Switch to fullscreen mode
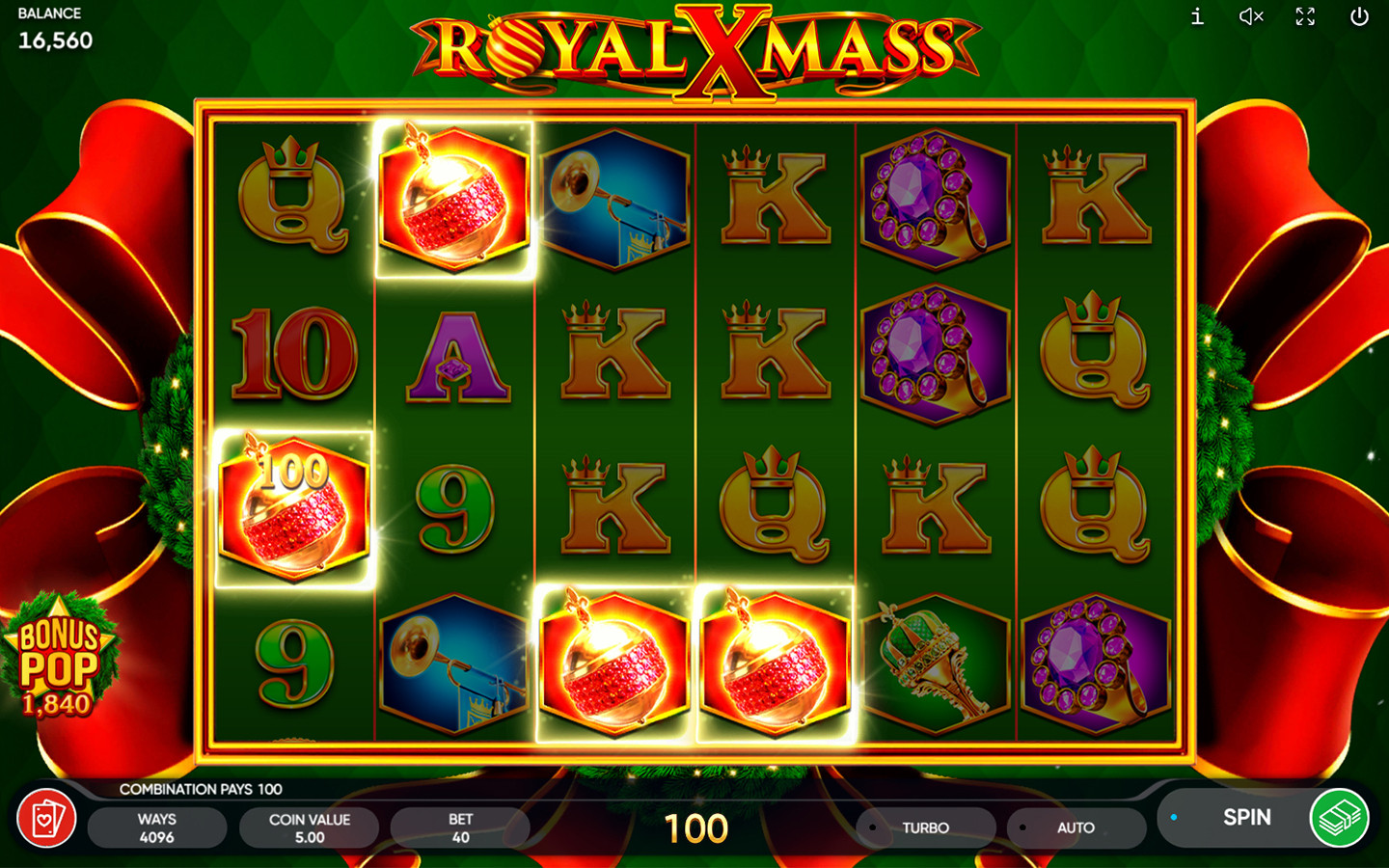Image resolution: width=1389 pixels, height=868 pixels. [1305, 16]
